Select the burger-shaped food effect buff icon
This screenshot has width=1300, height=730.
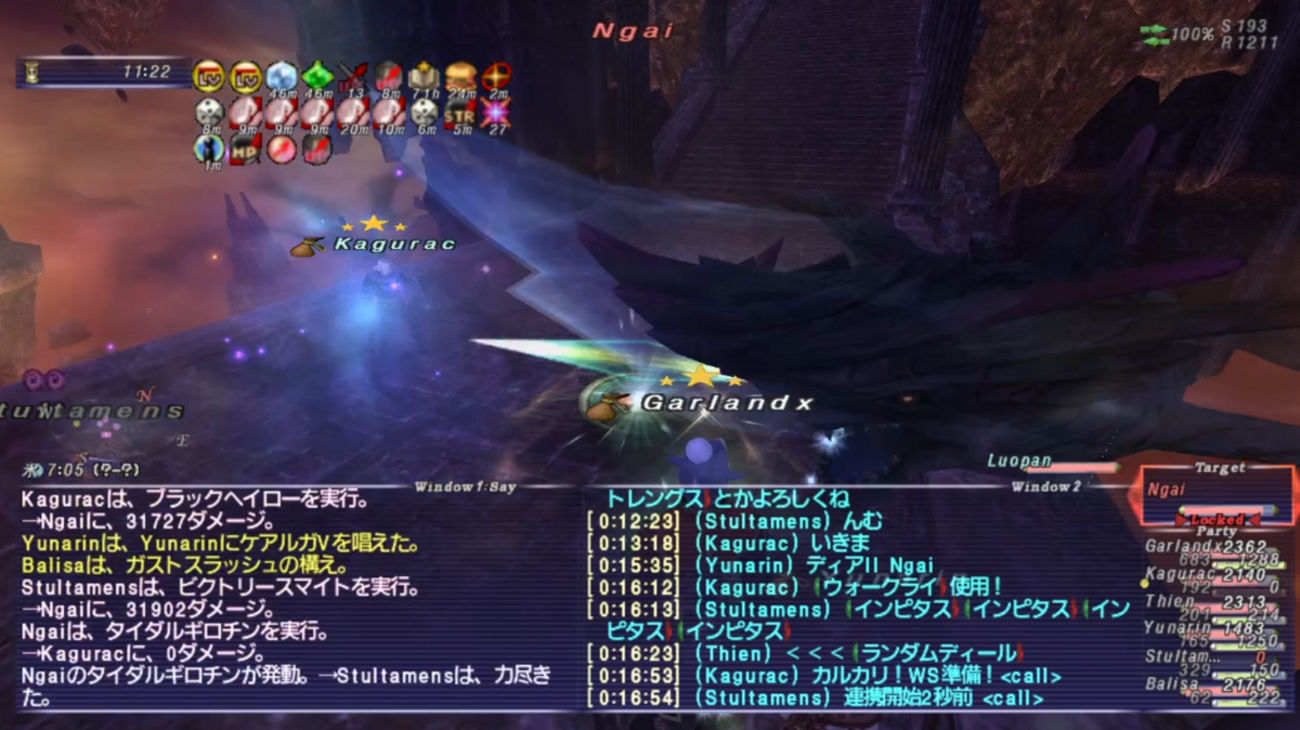pos(460,75)
